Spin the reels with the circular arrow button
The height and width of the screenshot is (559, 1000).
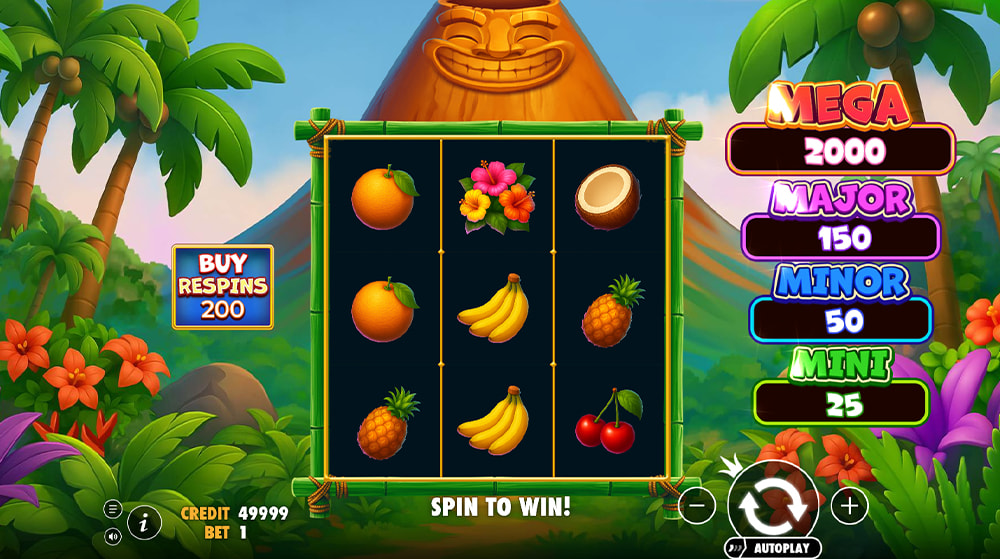point(773,505)
